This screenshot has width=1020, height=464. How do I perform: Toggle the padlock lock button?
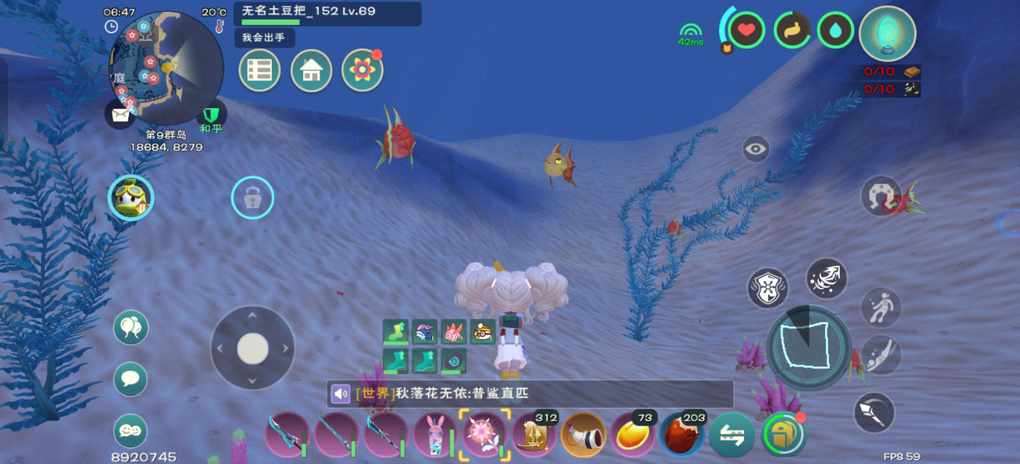[252, 198]
